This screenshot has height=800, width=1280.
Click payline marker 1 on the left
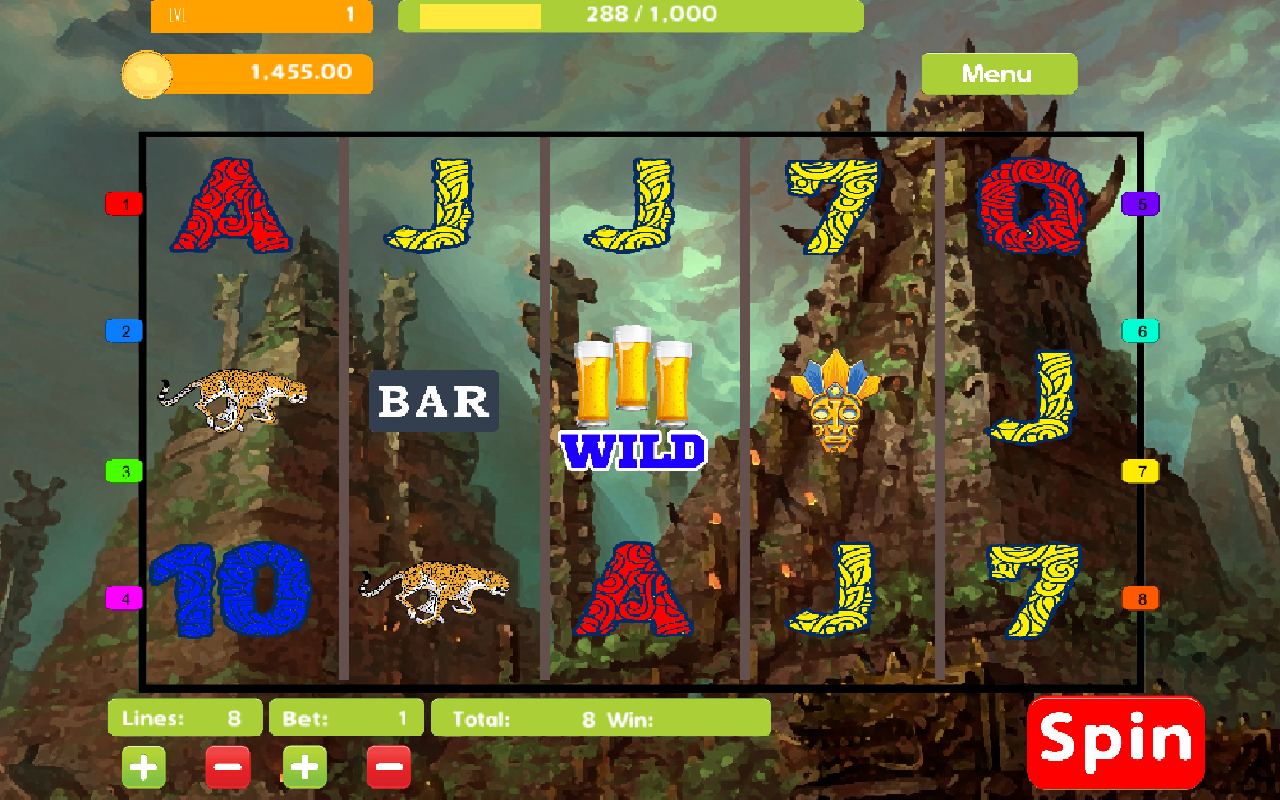point(123,203)
